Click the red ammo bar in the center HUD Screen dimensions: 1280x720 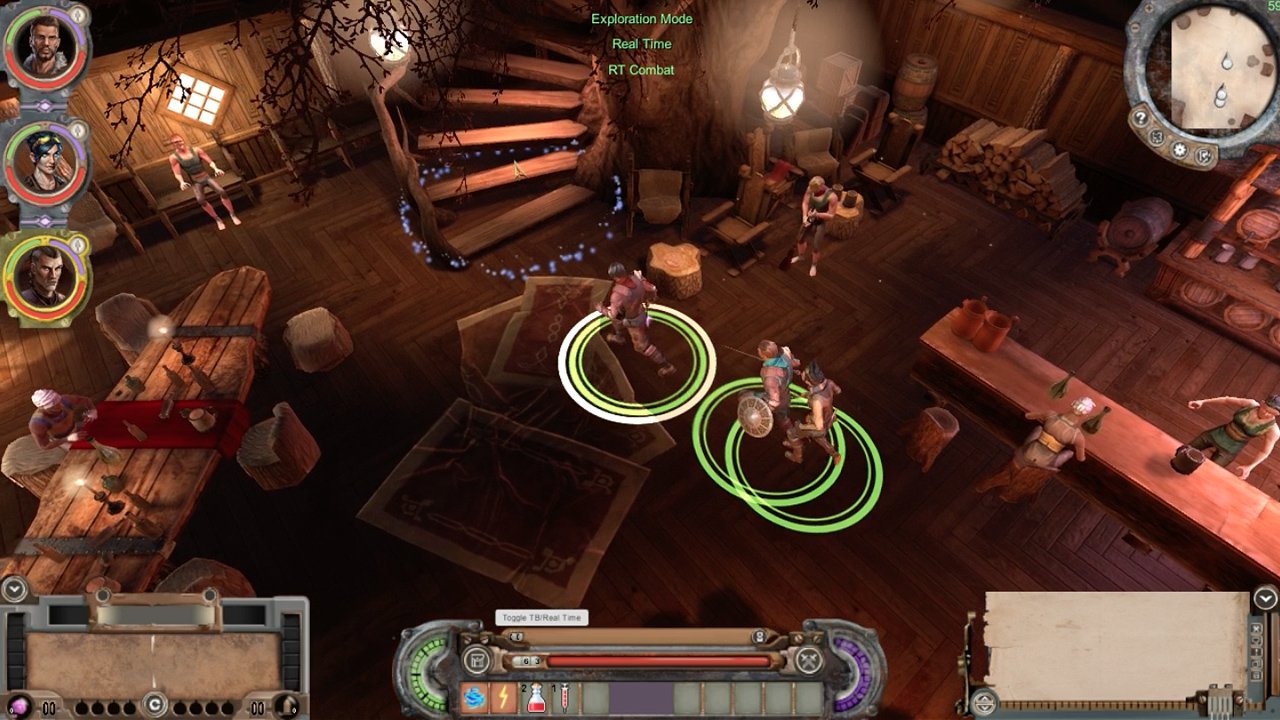pos(654,660)
